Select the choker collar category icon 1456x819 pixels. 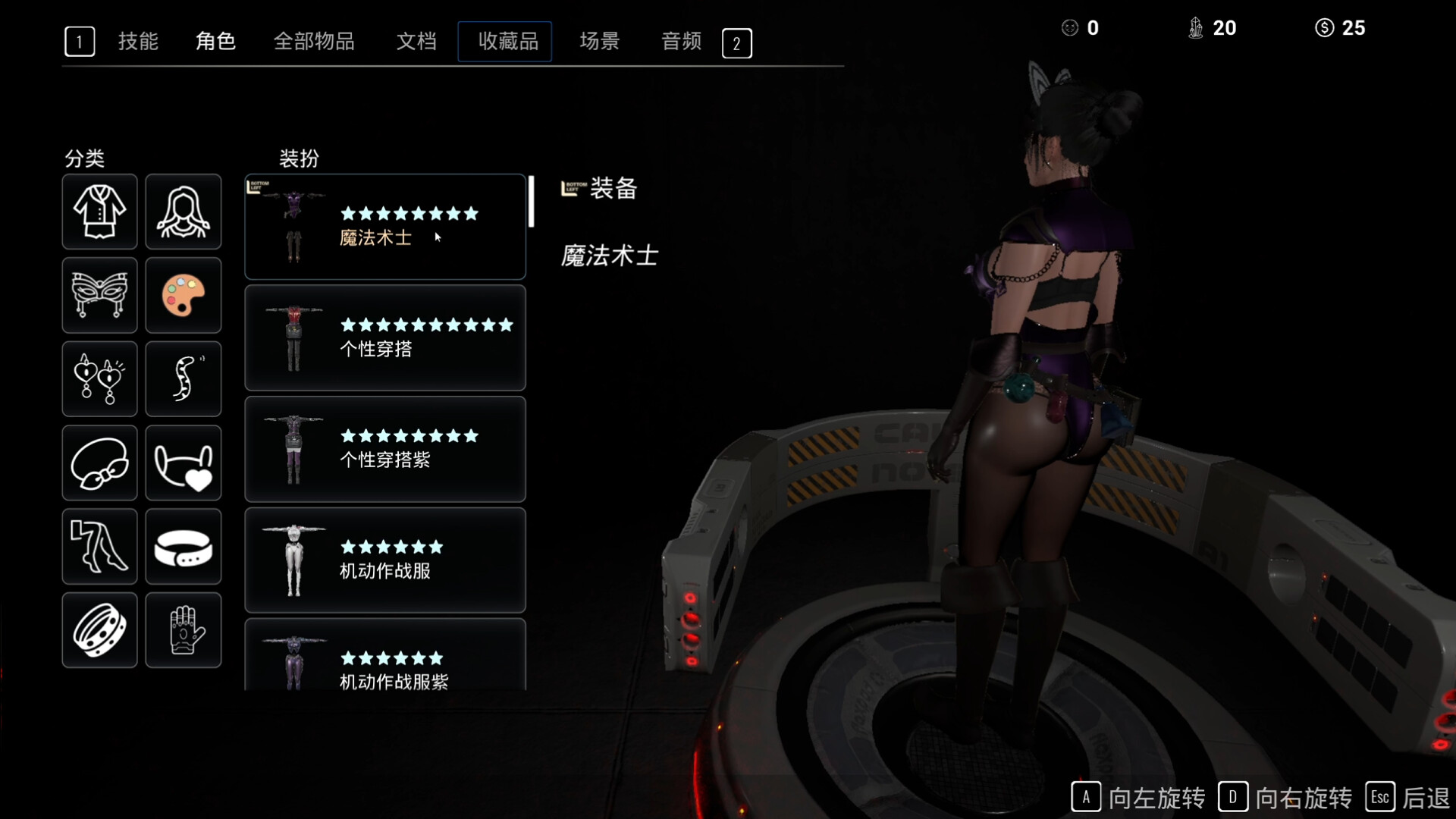99,463
